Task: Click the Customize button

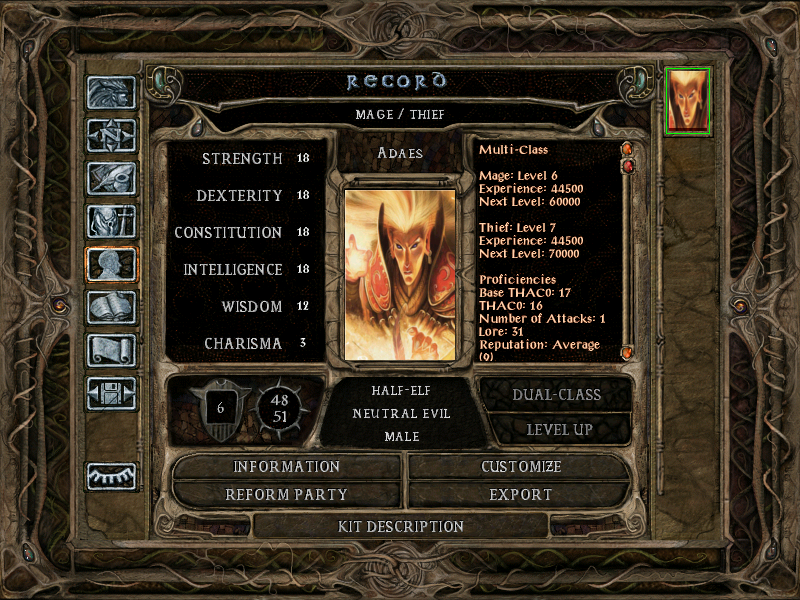Action: (x=521, y=467)
